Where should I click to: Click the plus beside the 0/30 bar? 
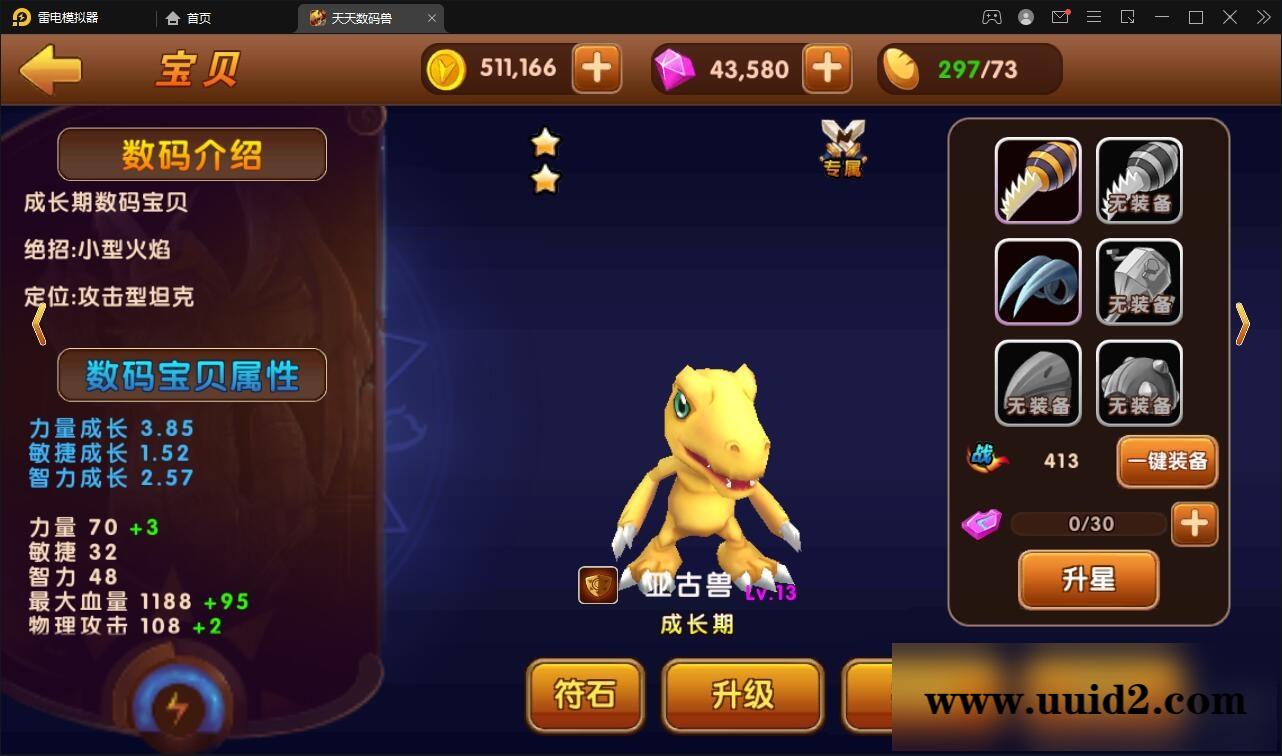(x=1194, y=523)
